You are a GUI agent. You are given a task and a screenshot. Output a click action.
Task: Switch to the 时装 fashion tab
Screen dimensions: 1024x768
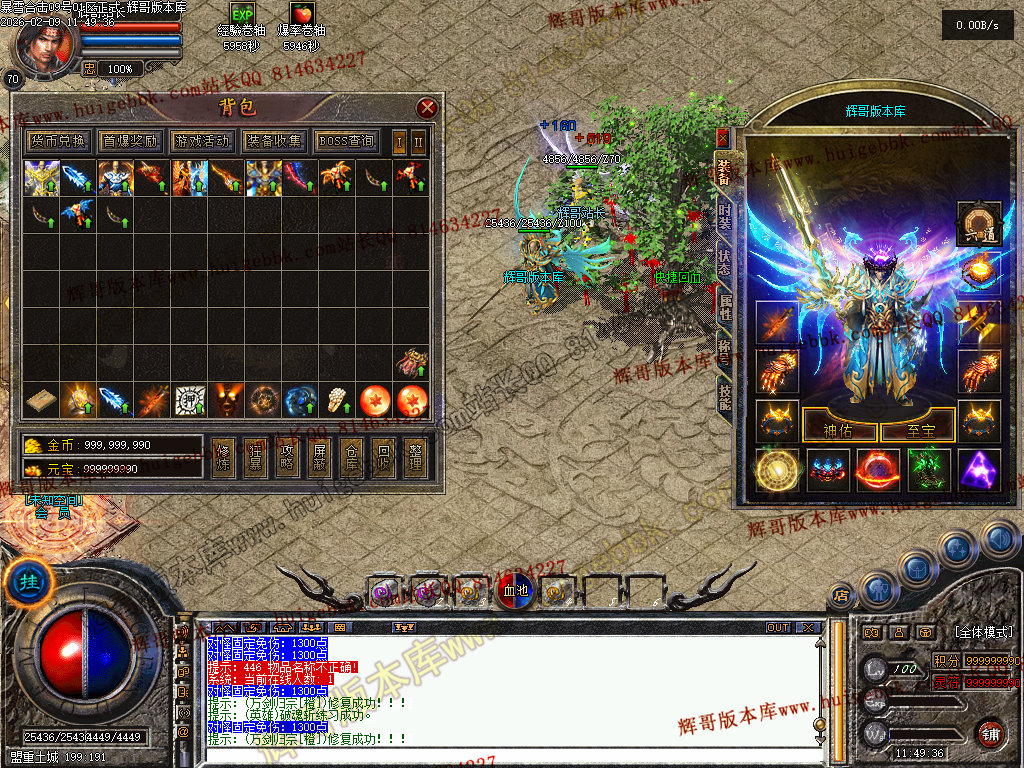tap(724, 217)
